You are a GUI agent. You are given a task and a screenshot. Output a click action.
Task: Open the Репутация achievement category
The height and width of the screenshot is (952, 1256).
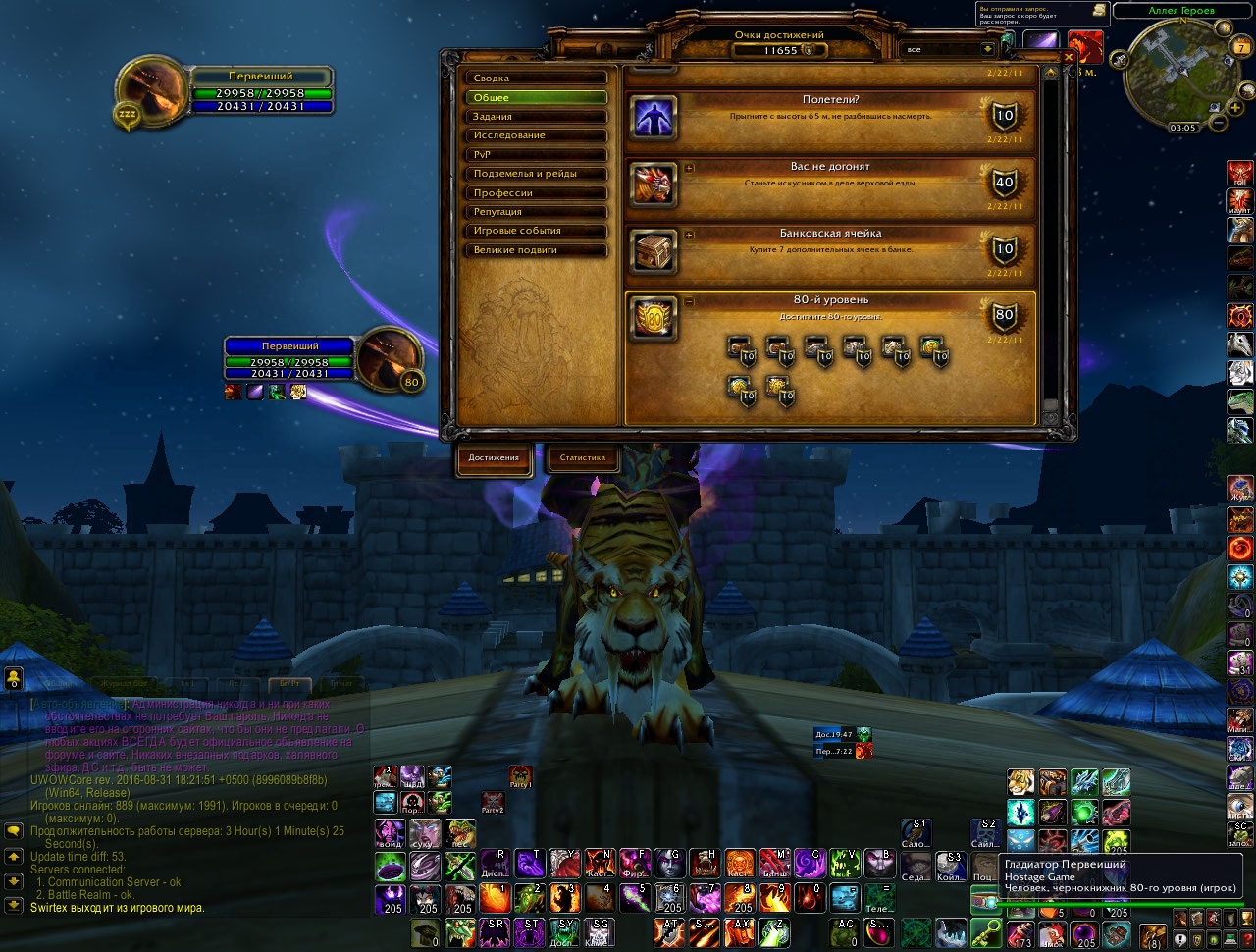tap(536, 212)
